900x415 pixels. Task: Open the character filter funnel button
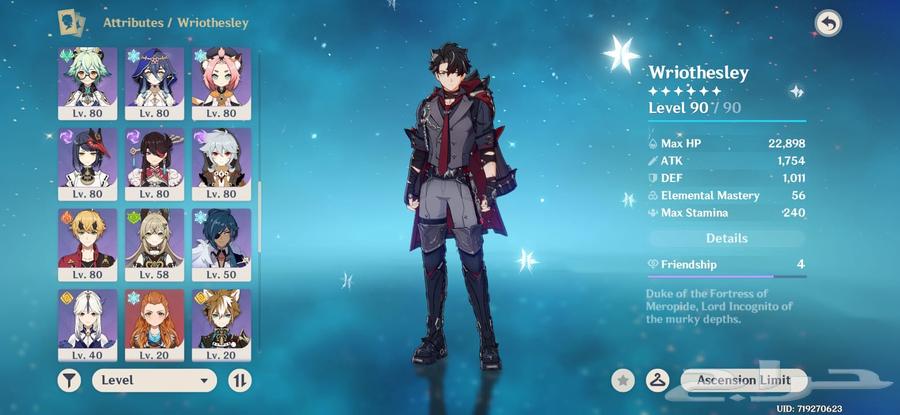click(x=70, y=380)
